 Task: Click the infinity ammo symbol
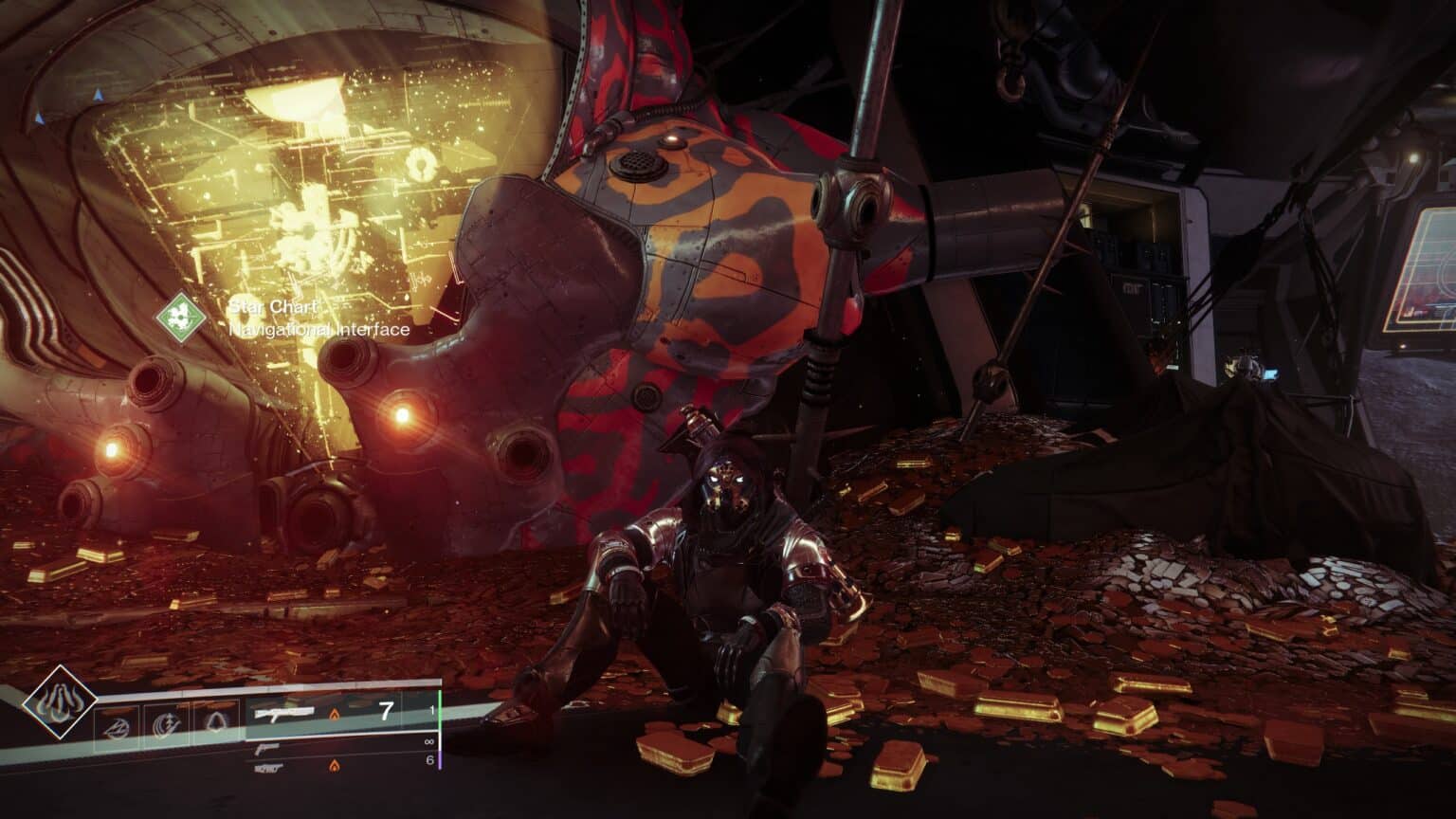tap(428, 741)
